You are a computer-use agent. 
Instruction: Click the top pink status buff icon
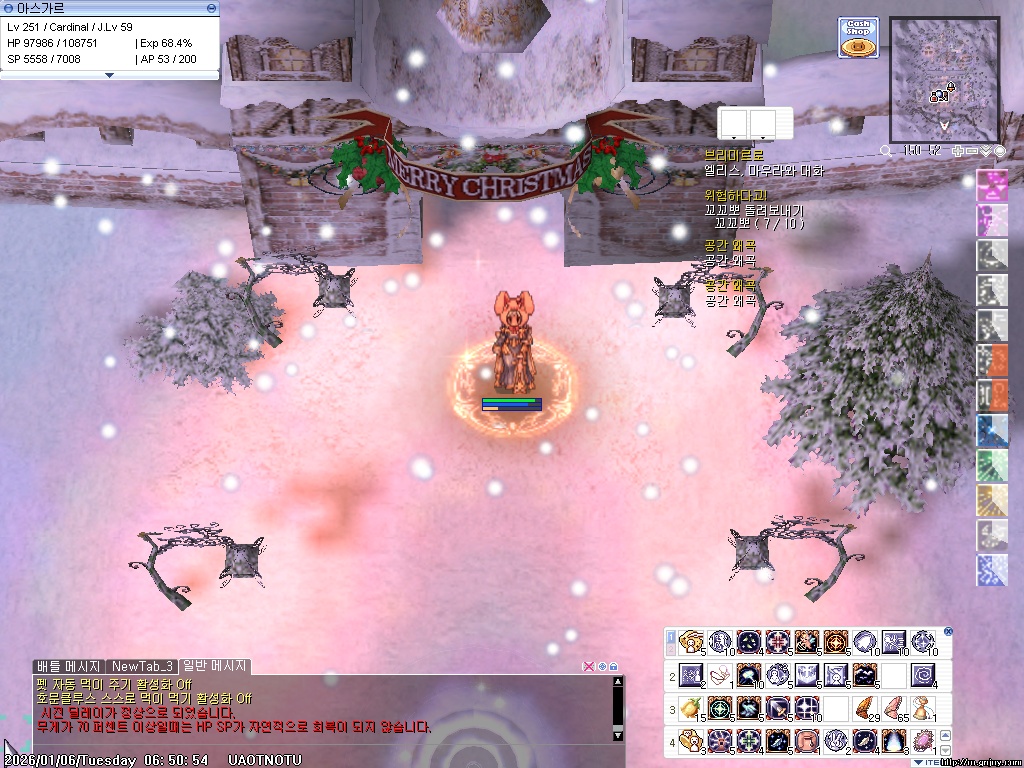991,185
